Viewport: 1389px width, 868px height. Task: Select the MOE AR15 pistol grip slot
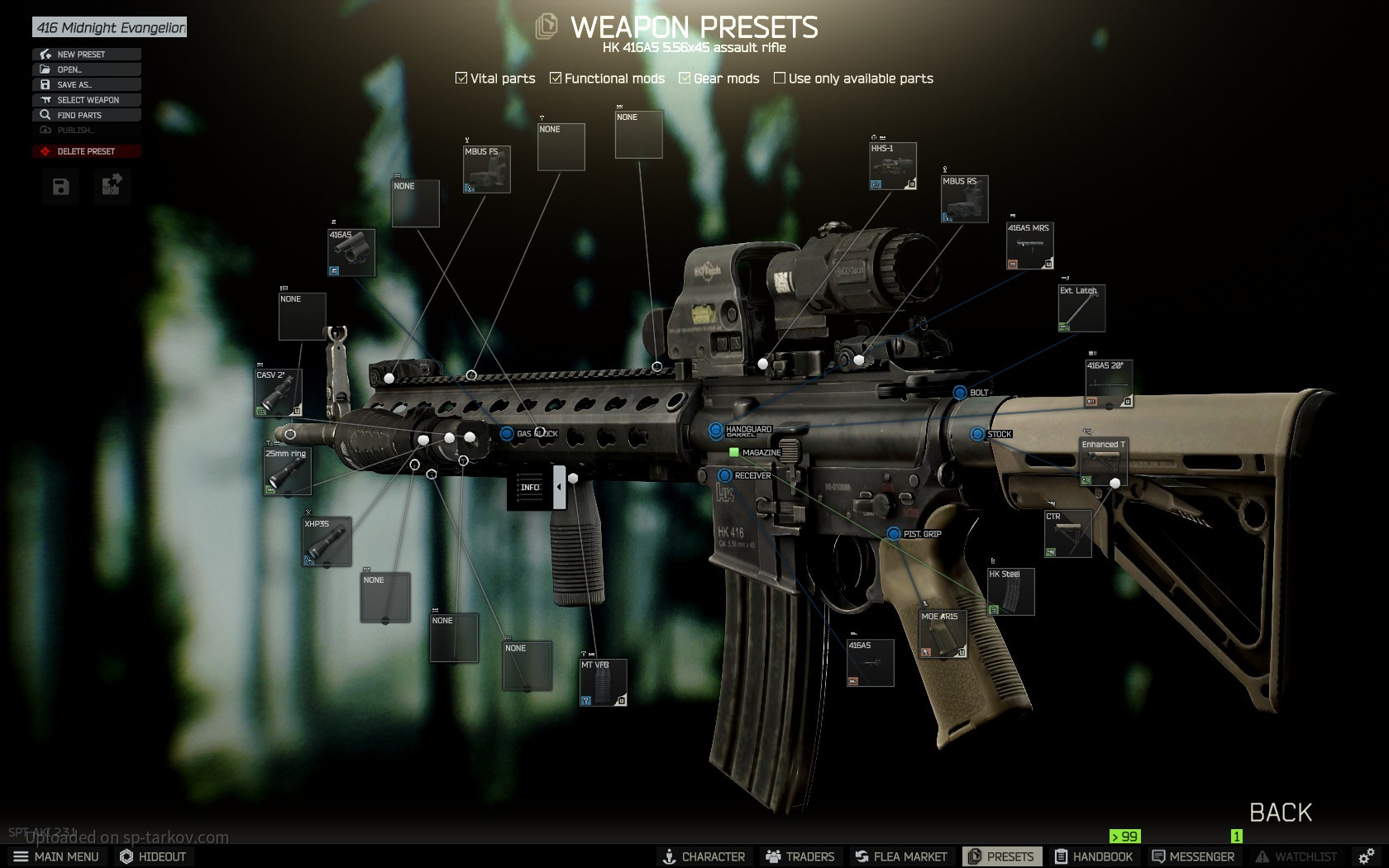click(943, 635)
